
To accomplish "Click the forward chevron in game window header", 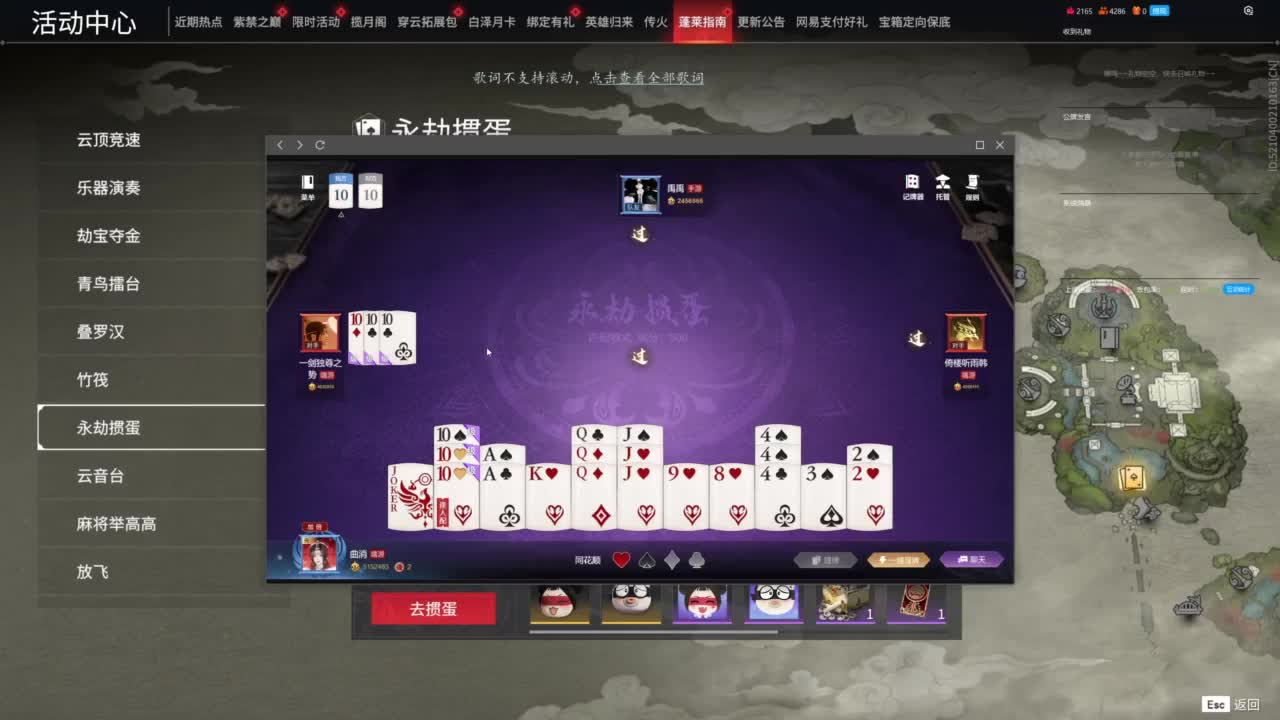I will [x=299, y=145].
